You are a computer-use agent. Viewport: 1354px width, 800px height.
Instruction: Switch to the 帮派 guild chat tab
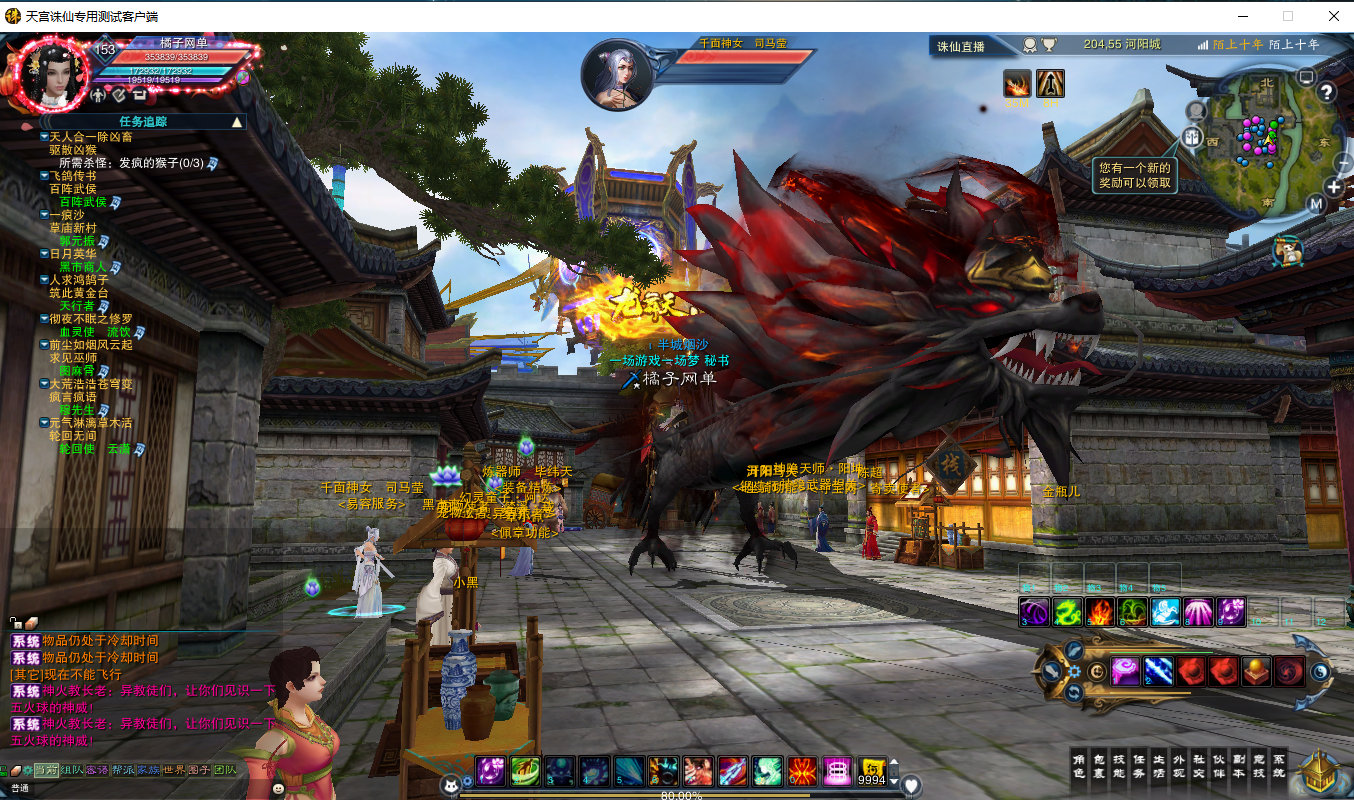pos(123,770)
